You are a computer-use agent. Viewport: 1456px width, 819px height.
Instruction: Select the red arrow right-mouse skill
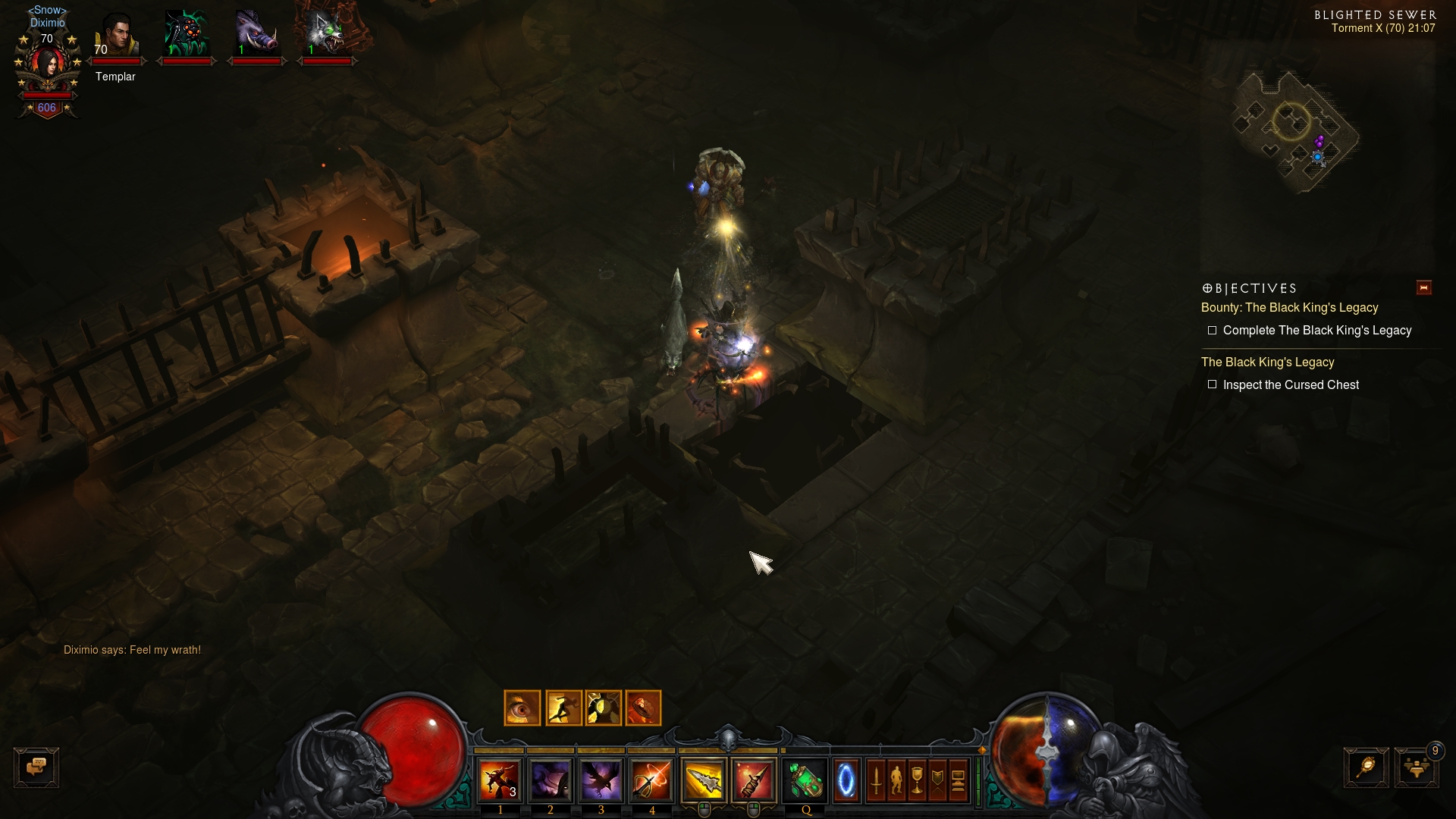coord(754,780)
